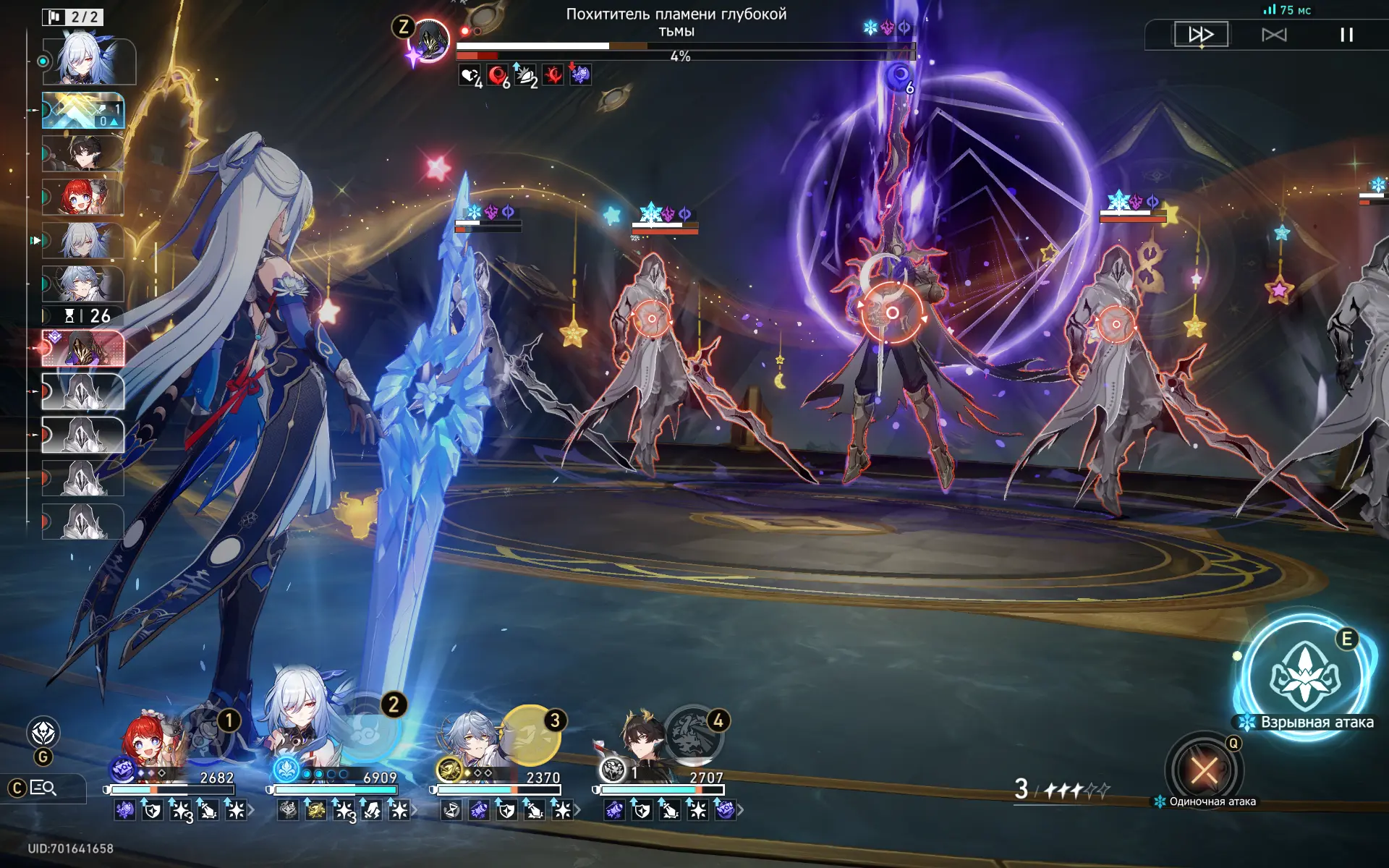Viewport: 1389px width, 868px height.
Task: Pause the battle
Action: [x=1346, y=35]
